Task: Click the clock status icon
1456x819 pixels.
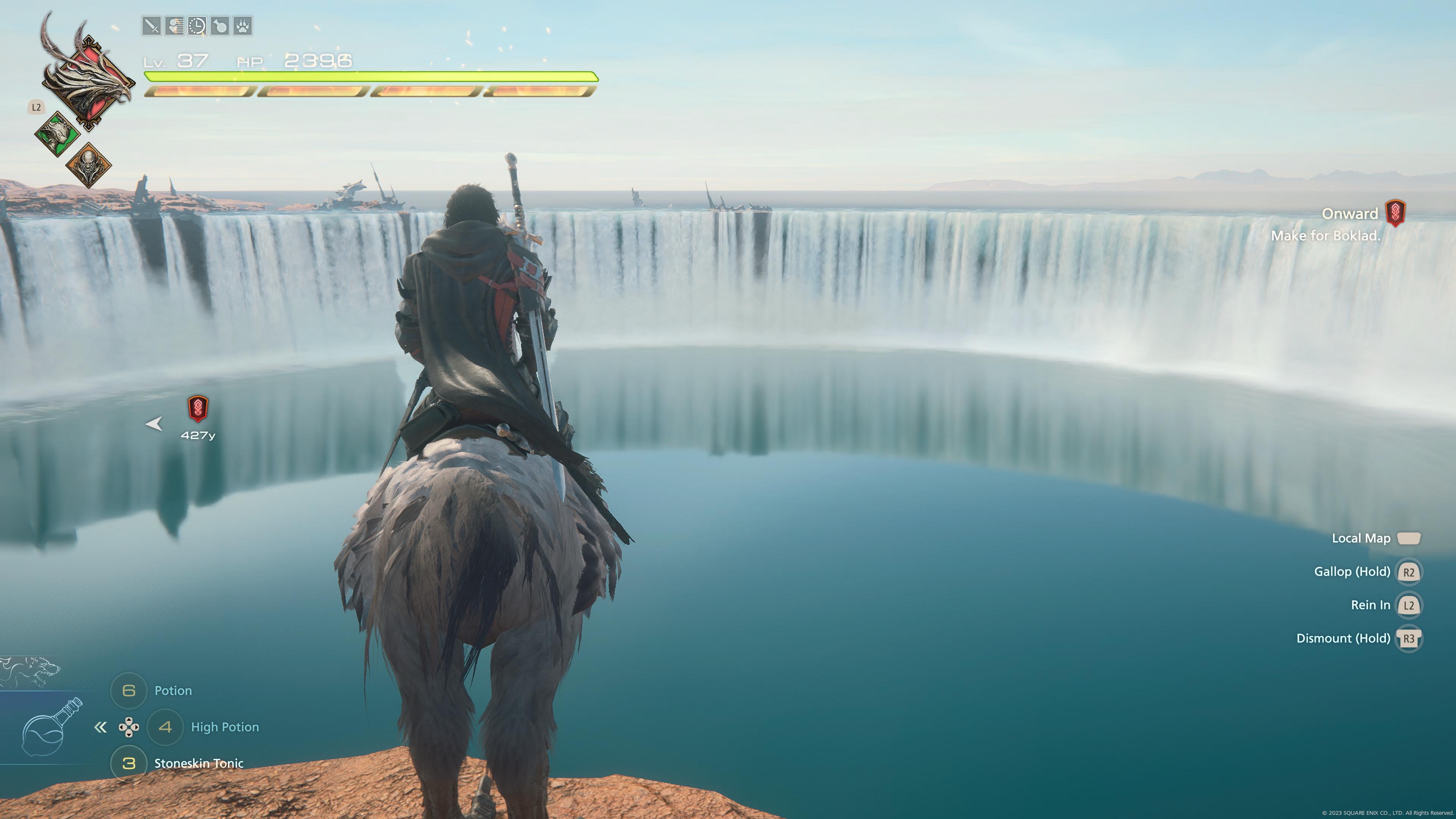Action: pos(197,26)
